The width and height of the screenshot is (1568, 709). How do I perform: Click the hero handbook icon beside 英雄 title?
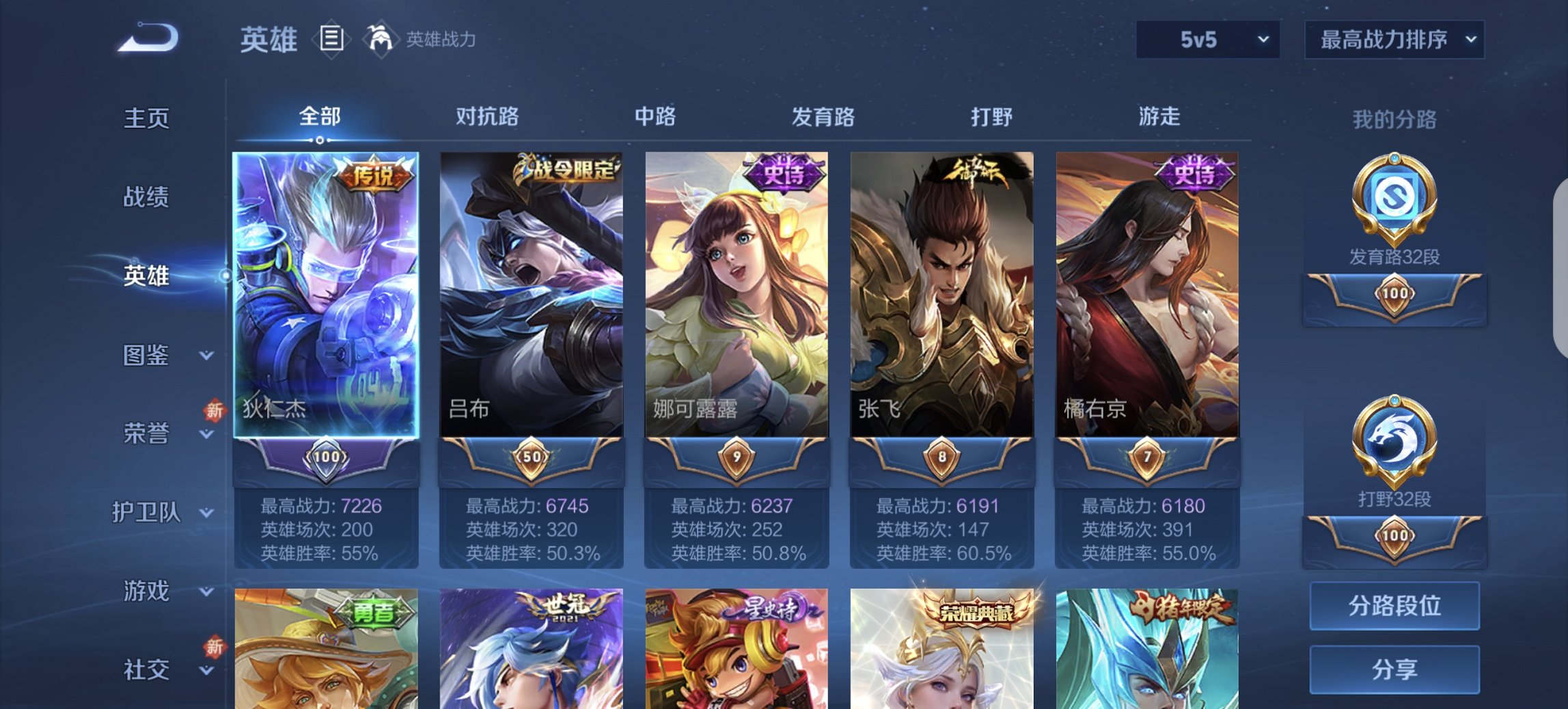point(331,39)
